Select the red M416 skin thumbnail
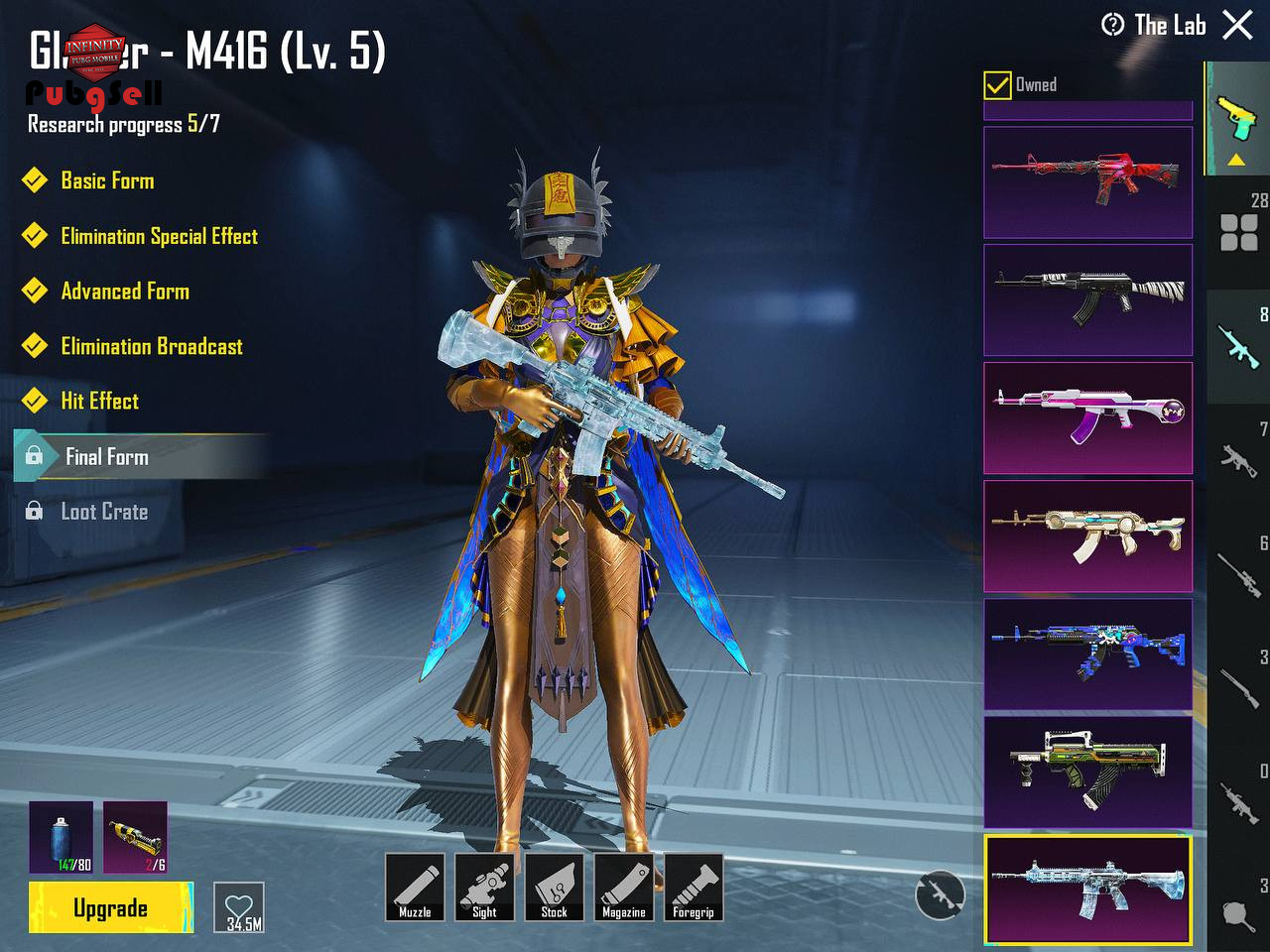 click(1087, 181)
